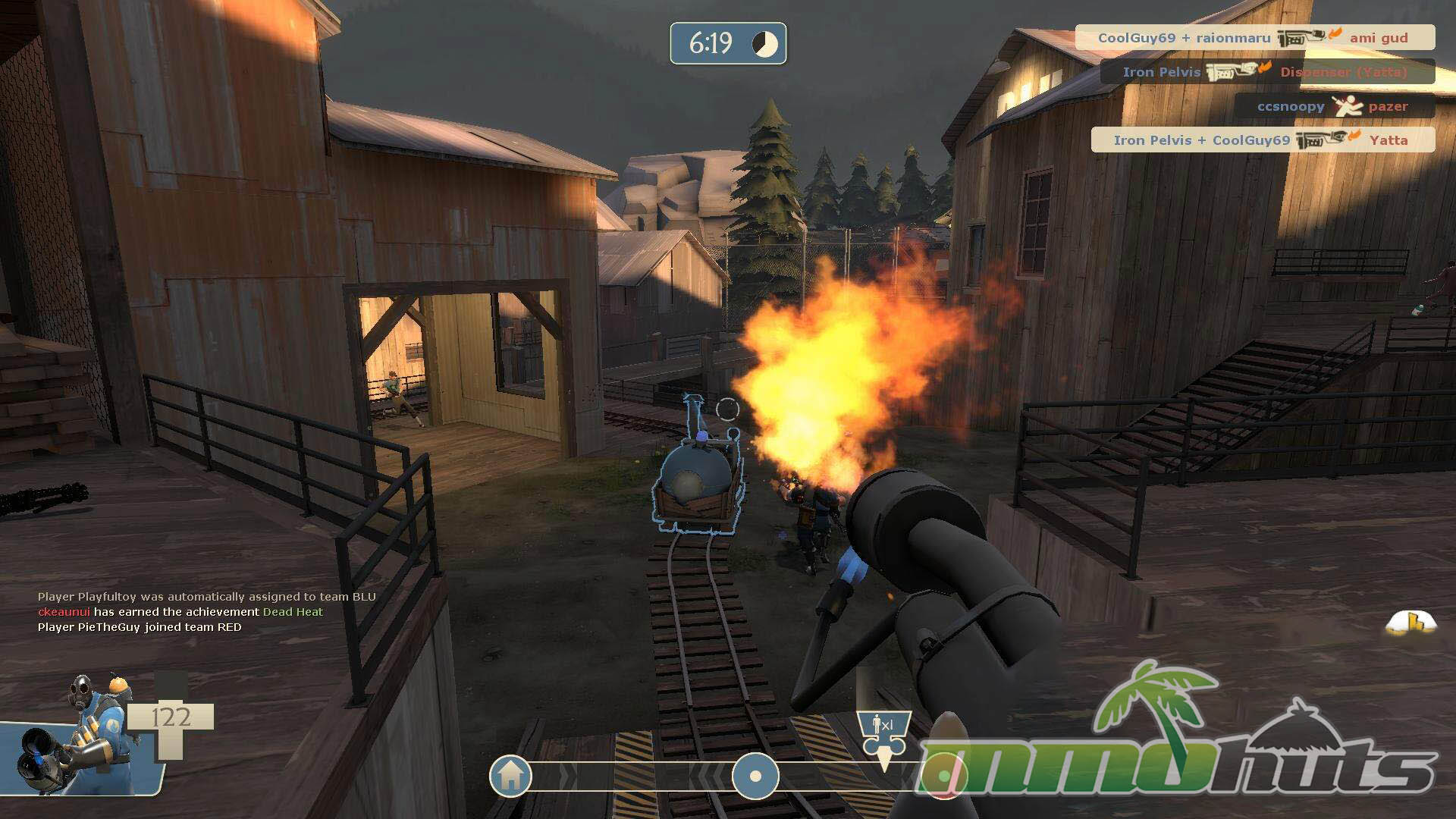
Task: Click the Iron Pelvis Dispenser destruction notice
Action: (x=1266, y=72)
